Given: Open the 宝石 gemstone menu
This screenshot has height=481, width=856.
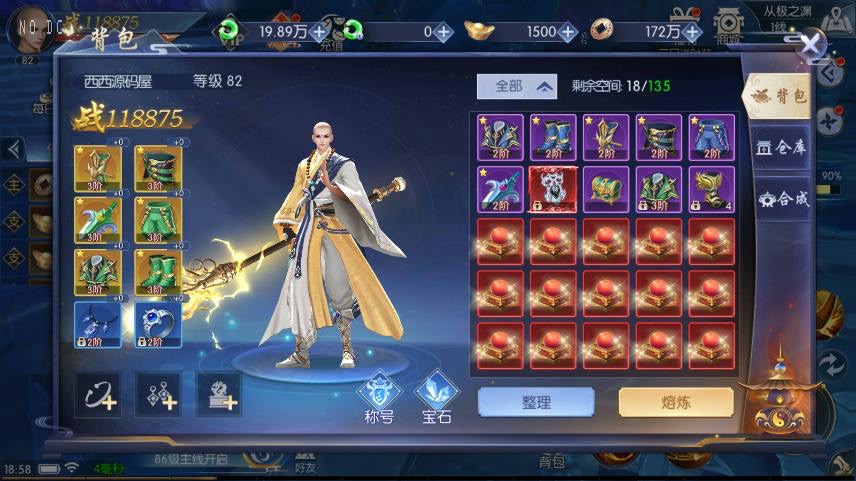Looking at the screenshot, I should pos(437,394).
